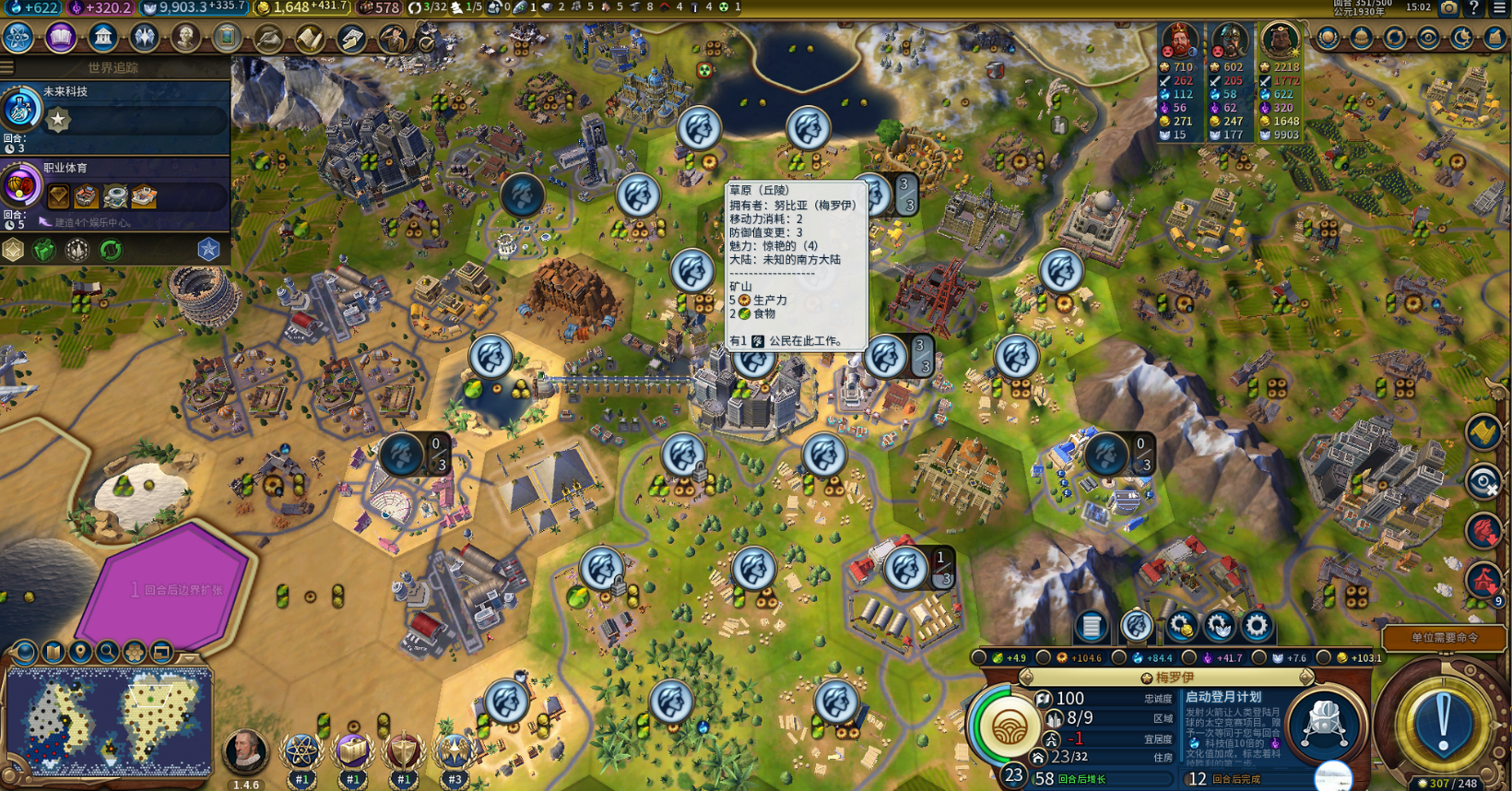Image resolution: width=1512 pixels, height=791 pixels.
Task: Open the technology tree button
Action: click(18, 38)
